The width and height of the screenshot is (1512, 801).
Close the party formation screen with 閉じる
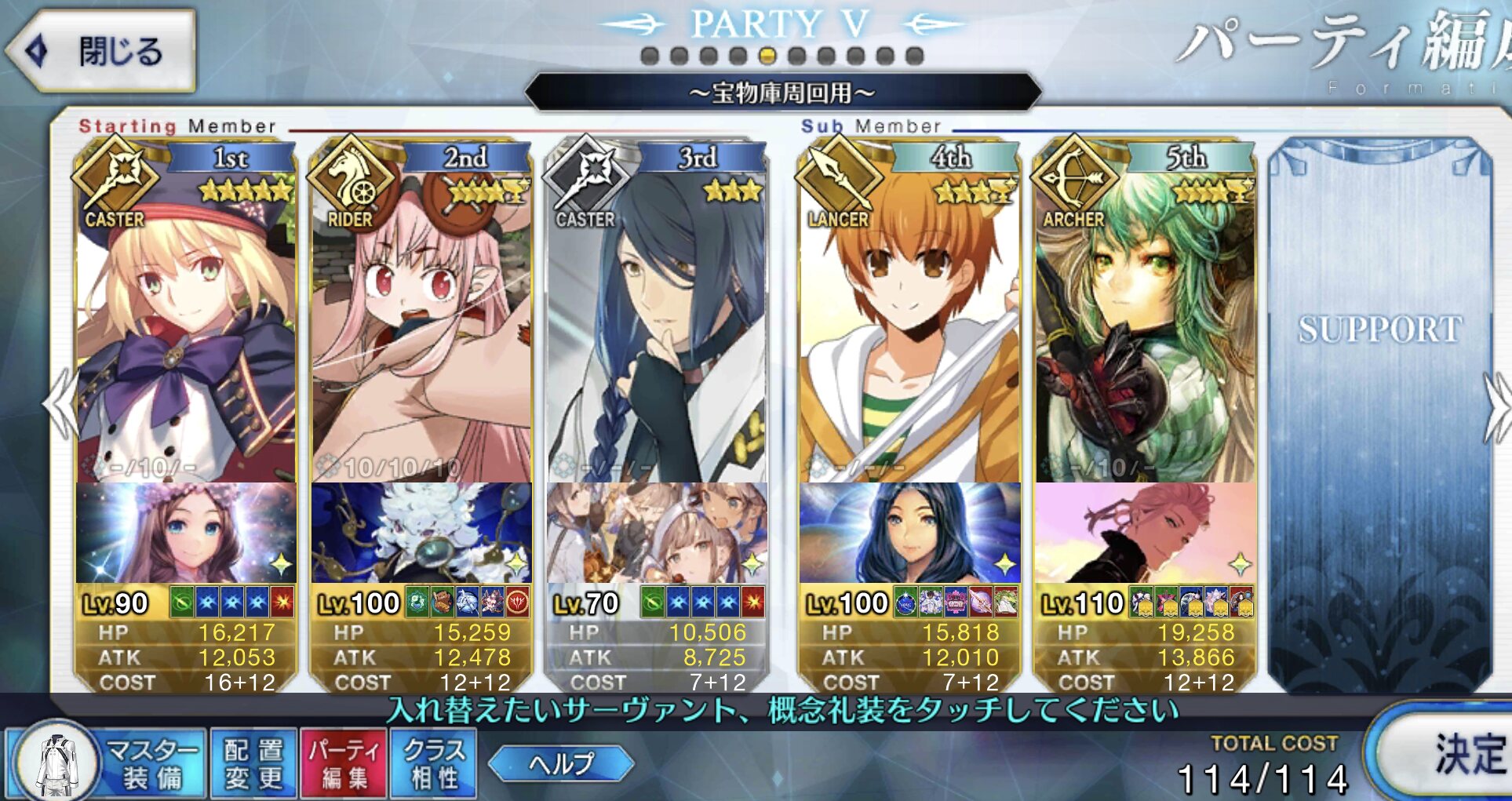[102, 51]
